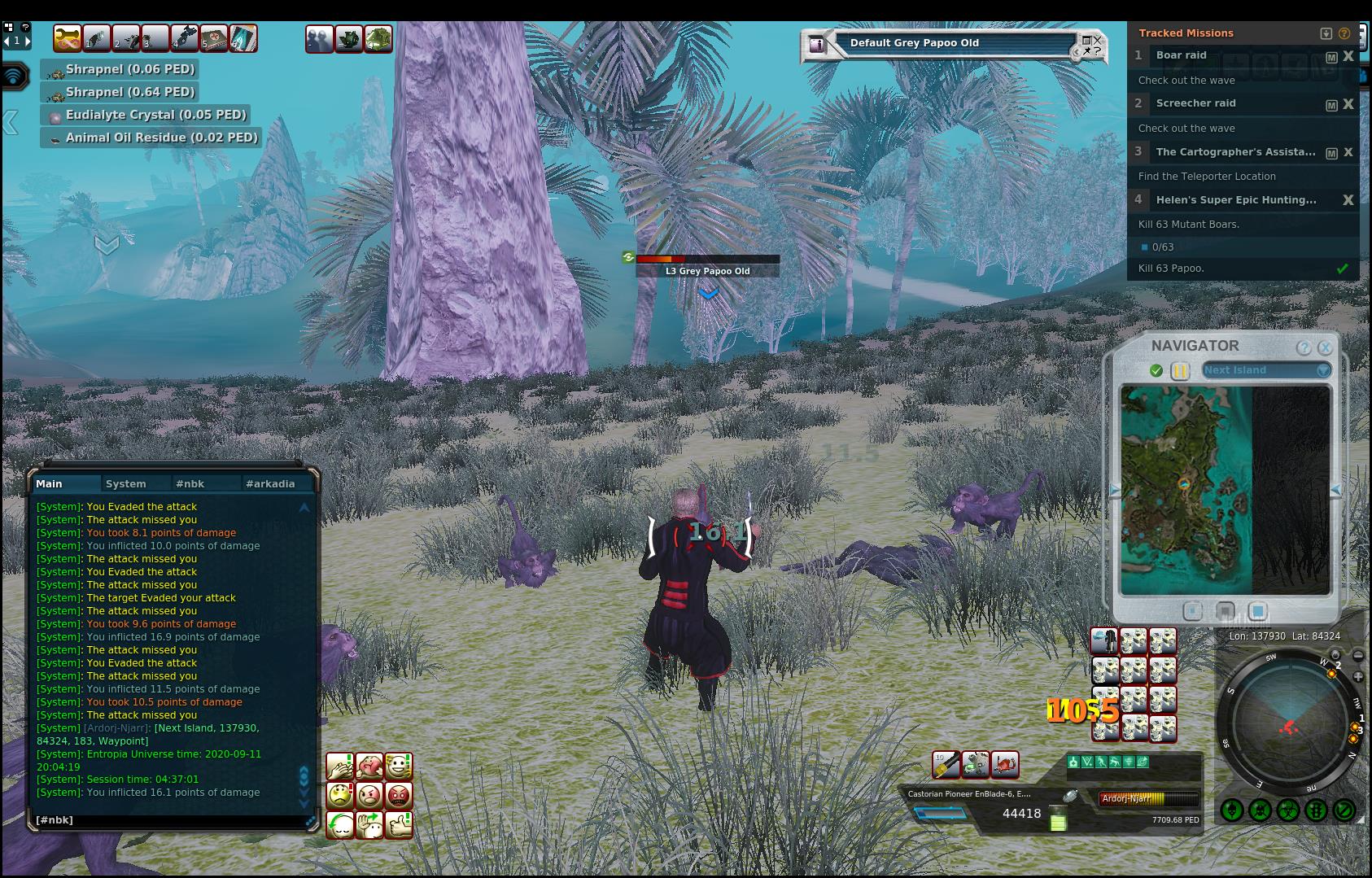
Task: Close the Navigator window
Action: click(1325, 347)
